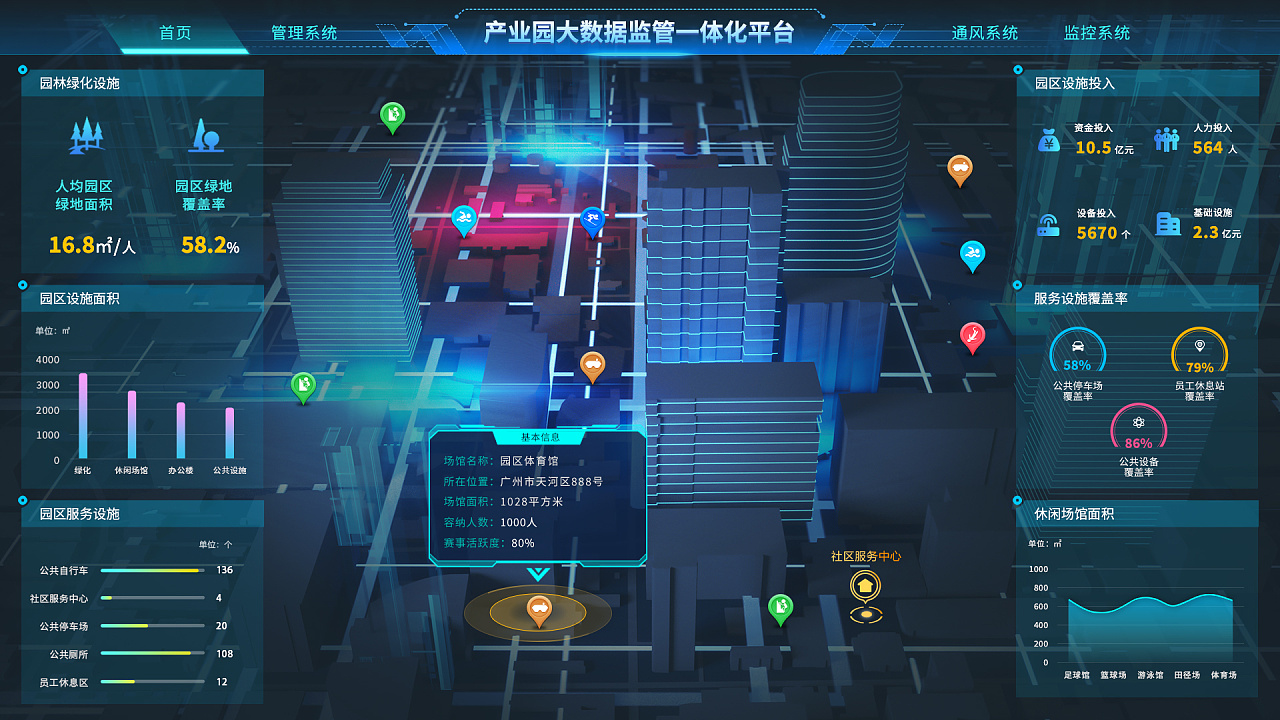
Task: Click the money bag icon beside 资金投入
Action: pyautogui.click(x=1048, y=140)
